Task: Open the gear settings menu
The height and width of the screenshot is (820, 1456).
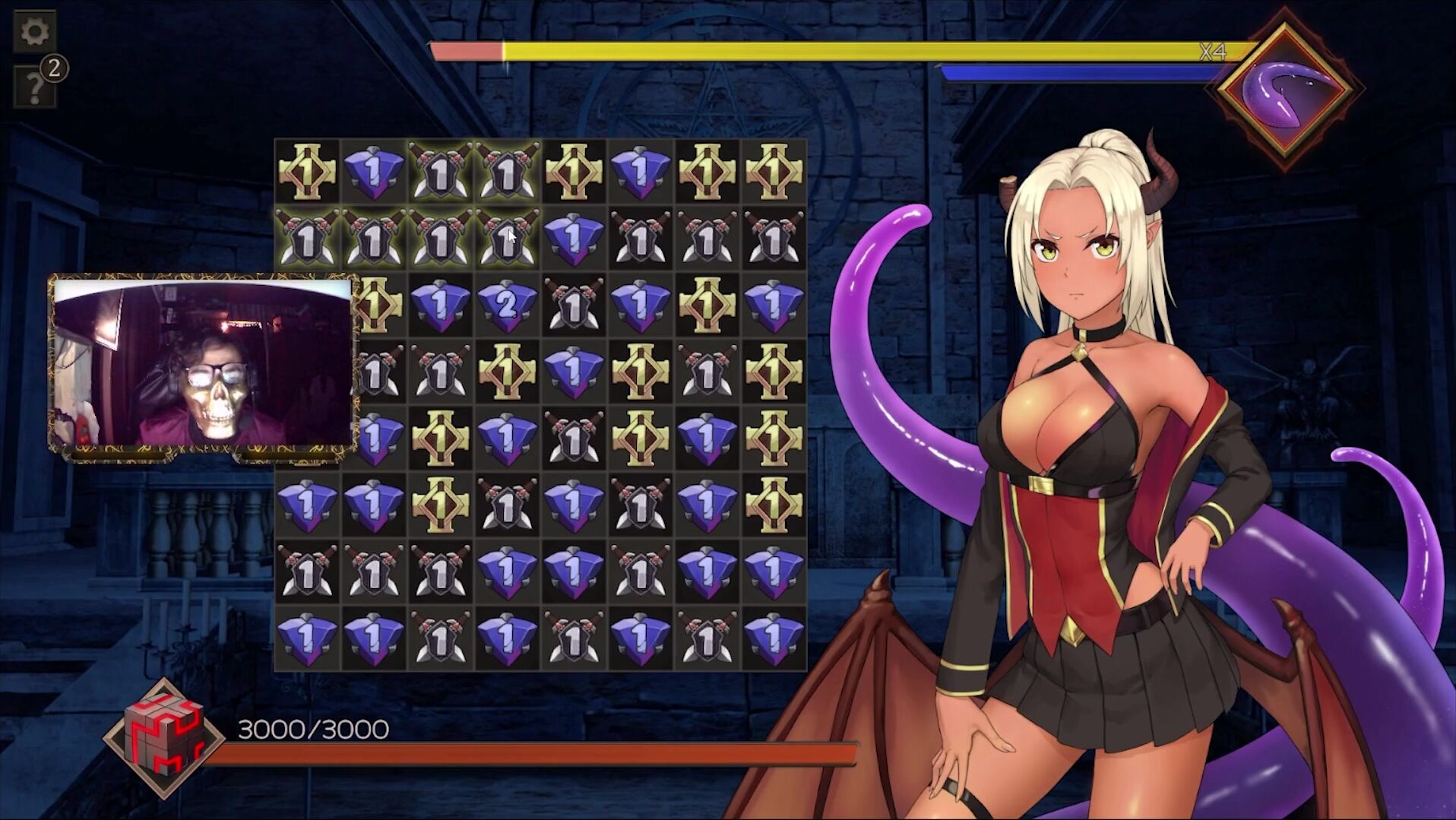Action: (x=34, y=31)
